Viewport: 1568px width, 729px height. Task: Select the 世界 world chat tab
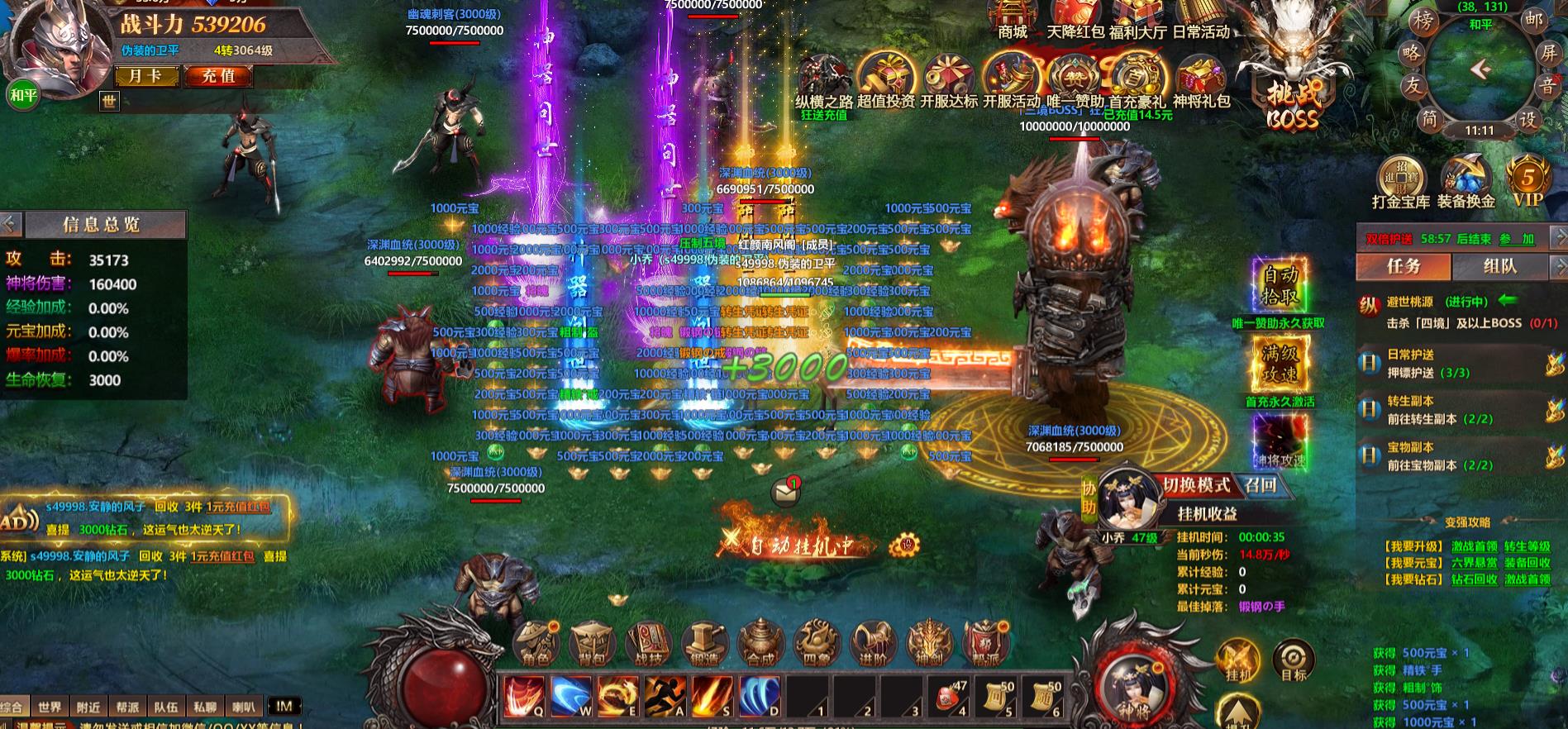pos(50,708)
